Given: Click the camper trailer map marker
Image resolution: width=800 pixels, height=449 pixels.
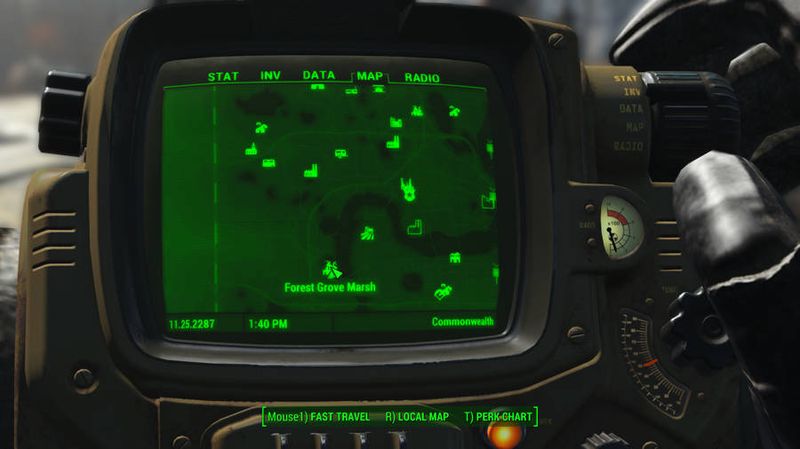Looking at the screenshot, I should (x=340, y=154).
